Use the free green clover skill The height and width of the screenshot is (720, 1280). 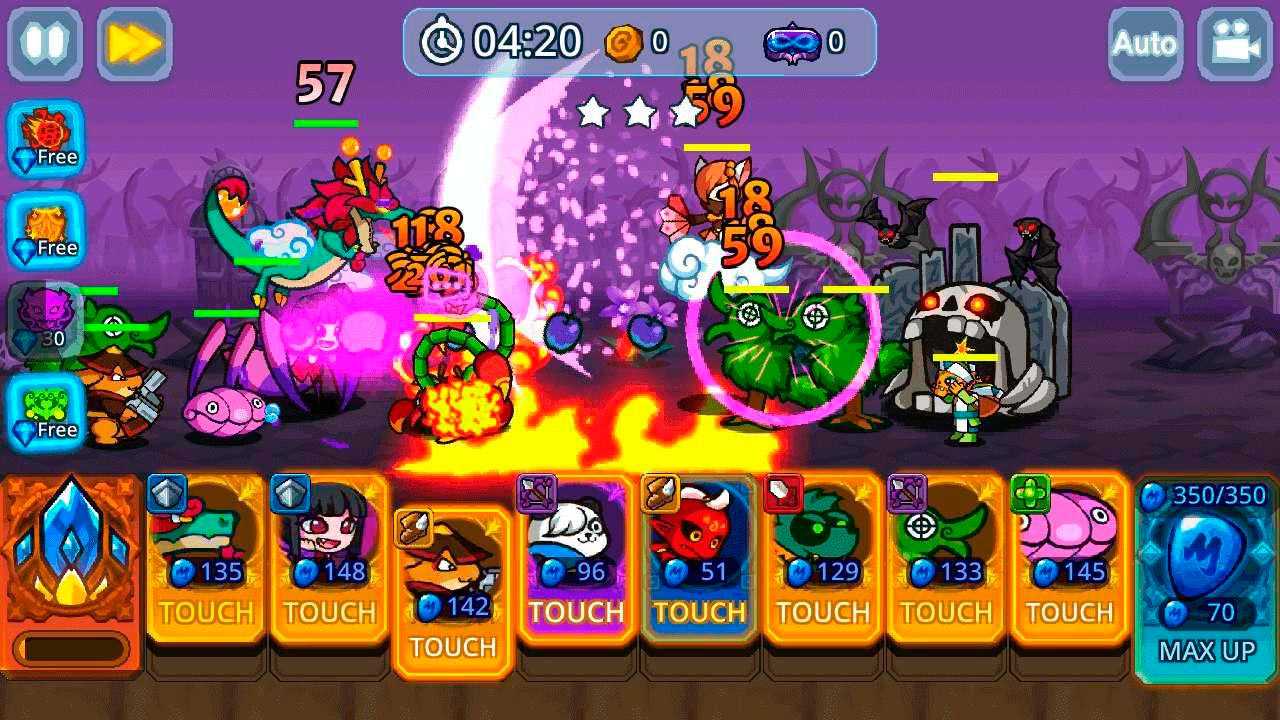pyautogui.click(x=46, y=412)
